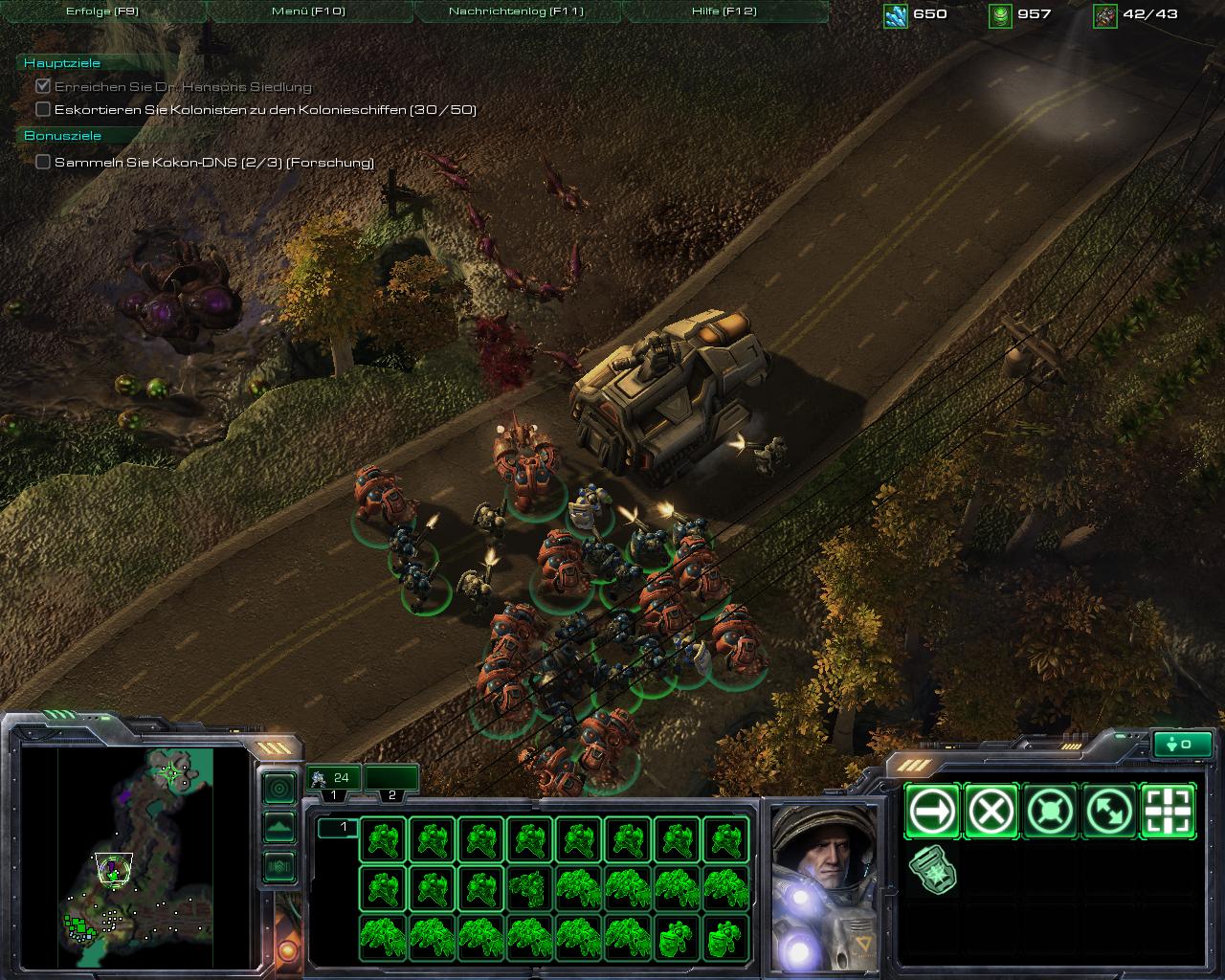Activate the Stop command X icon
This screenshot has height=980, width=1225.
pyautogui.click(x=991, y=812)
